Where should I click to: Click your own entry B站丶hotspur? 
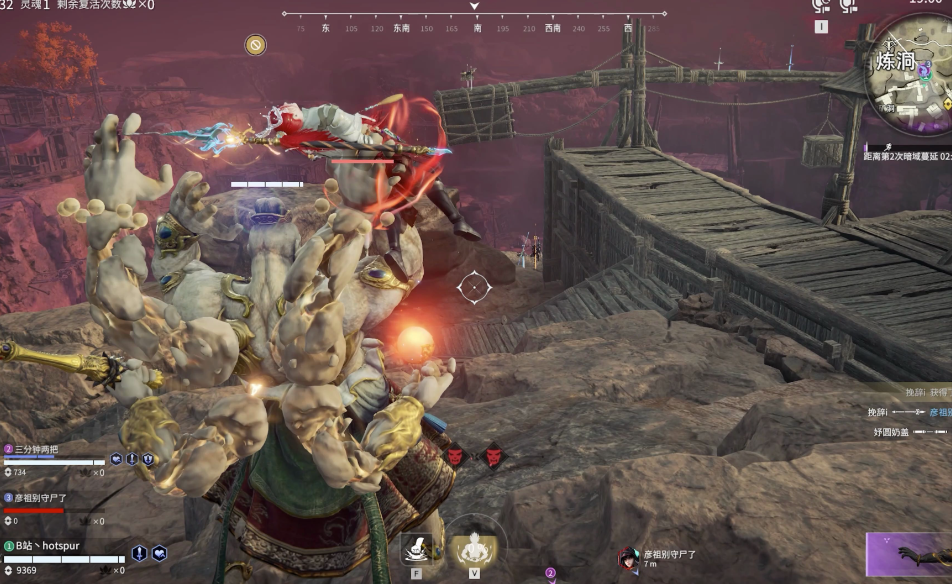click(x=47, y=546)
